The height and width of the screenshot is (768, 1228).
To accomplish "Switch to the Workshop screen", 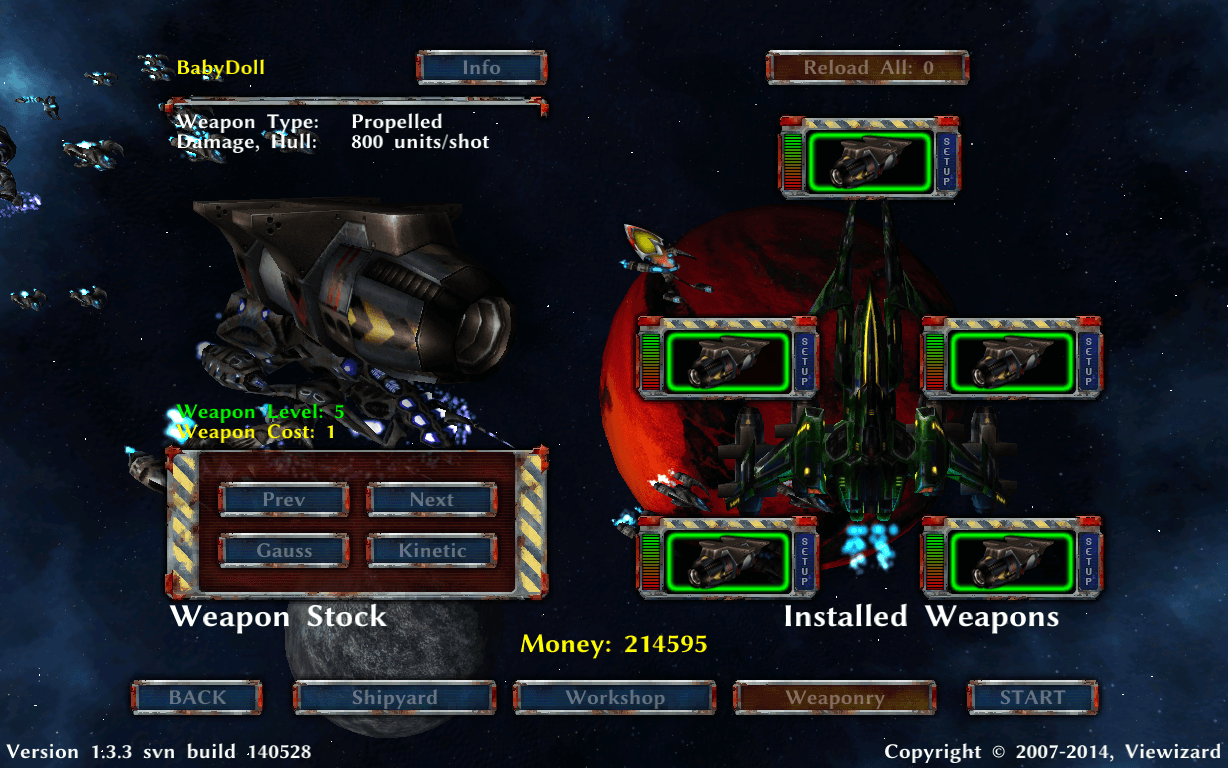I will [615, 698].
